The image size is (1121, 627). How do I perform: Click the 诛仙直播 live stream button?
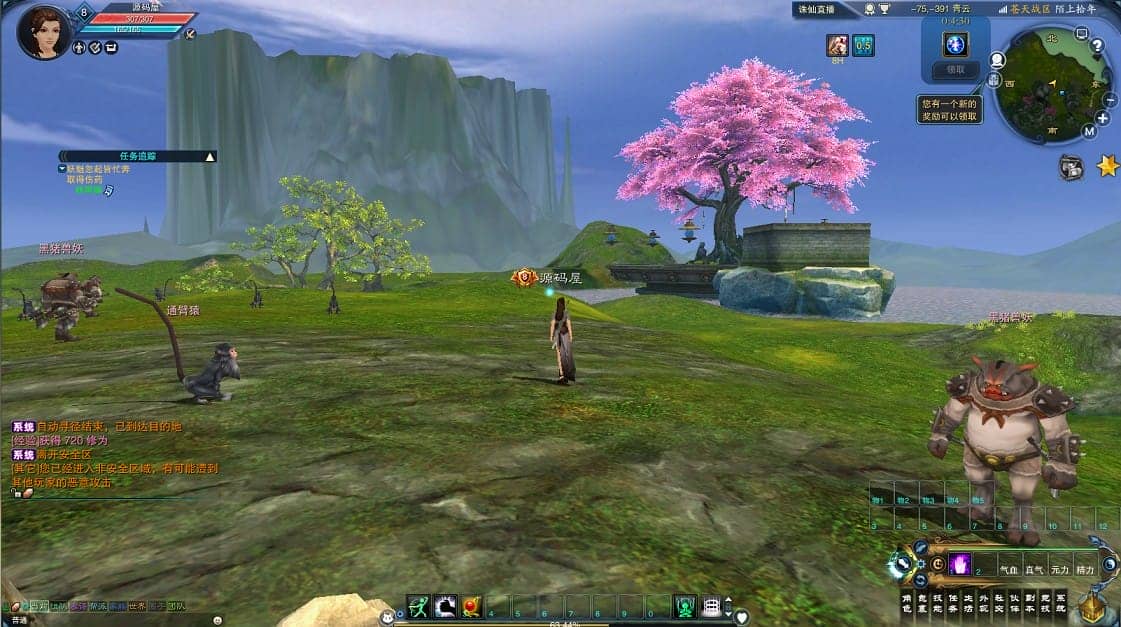click(815, 9)
